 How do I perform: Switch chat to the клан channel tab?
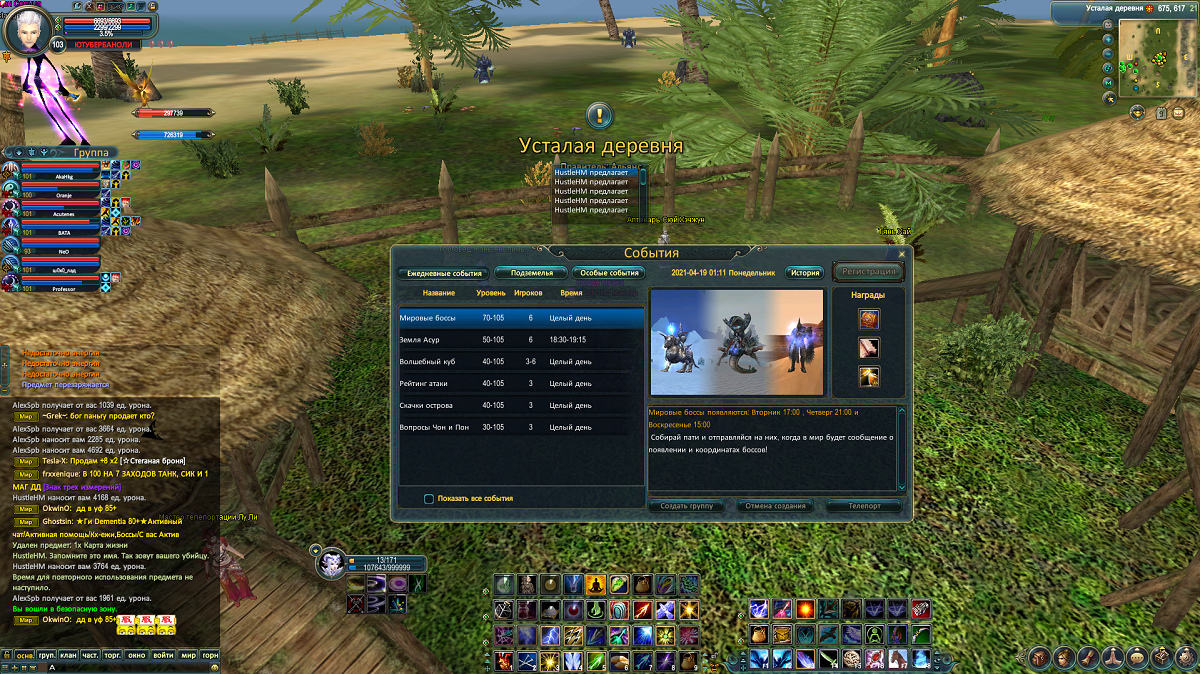coord(67,656)
